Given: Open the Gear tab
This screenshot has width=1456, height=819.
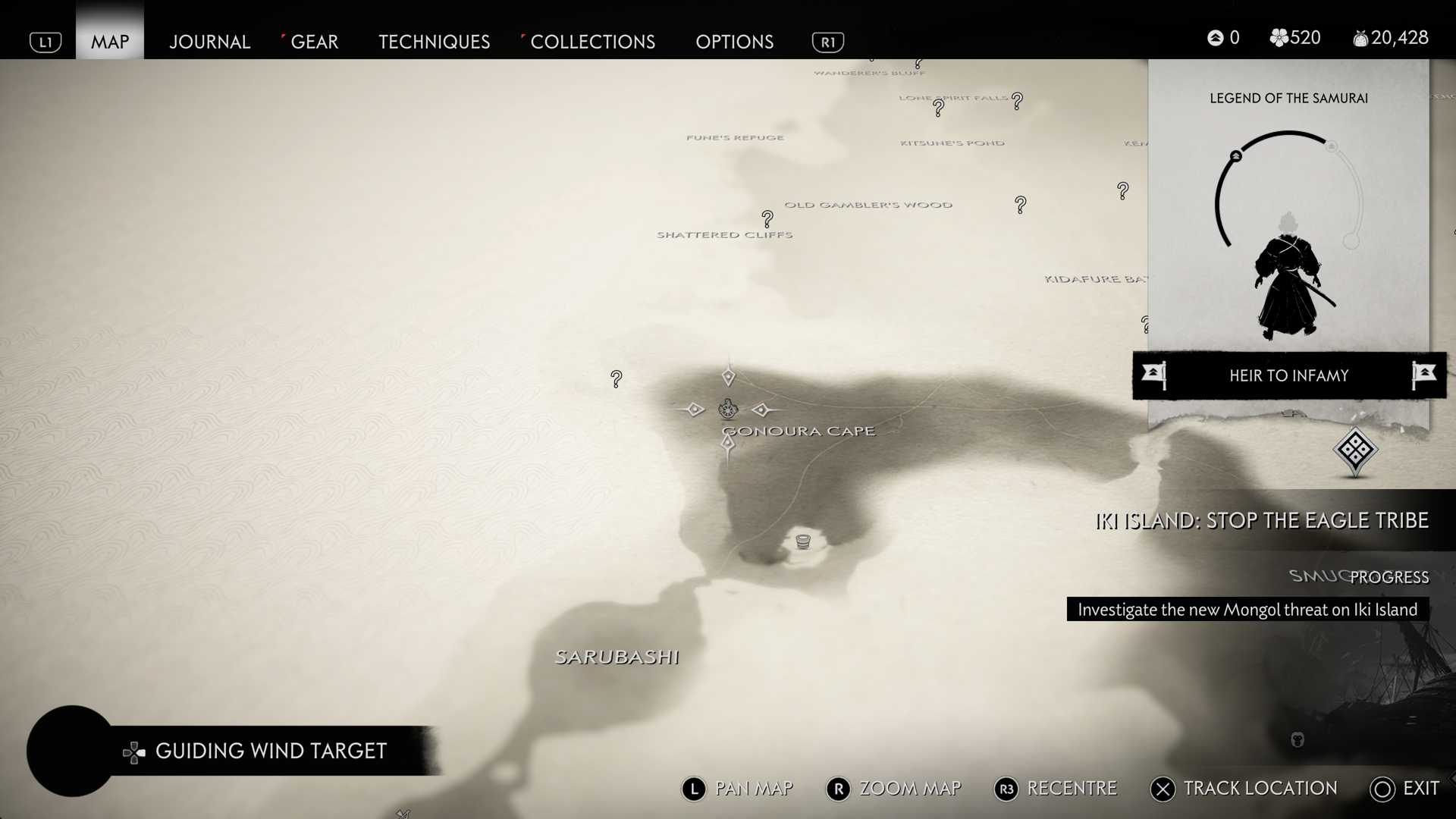Looking at the screenshot, I should click(314, 42).
